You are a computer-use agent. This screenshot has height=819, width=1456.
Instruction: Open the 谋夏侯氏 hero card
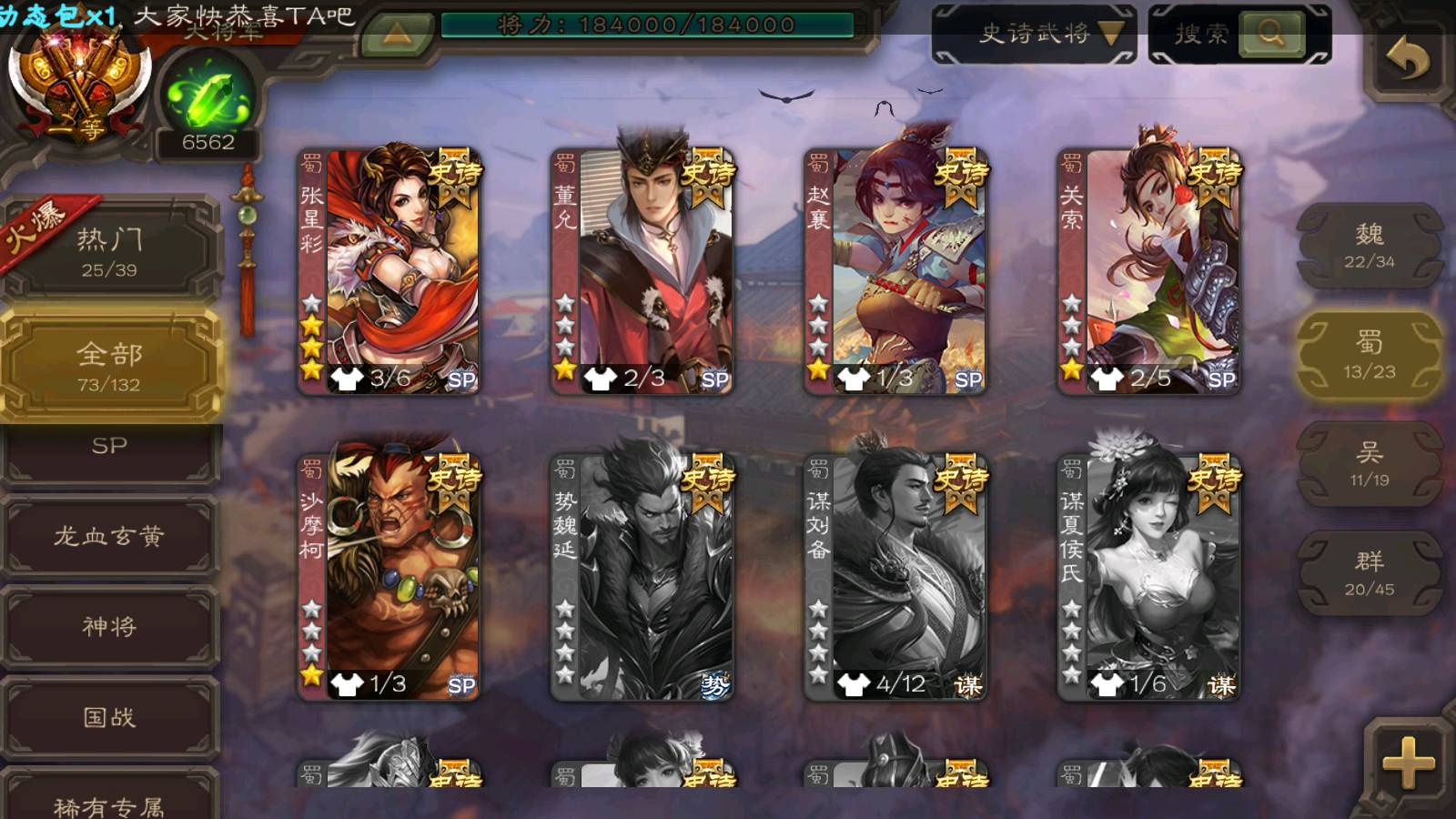point(1148,577)
